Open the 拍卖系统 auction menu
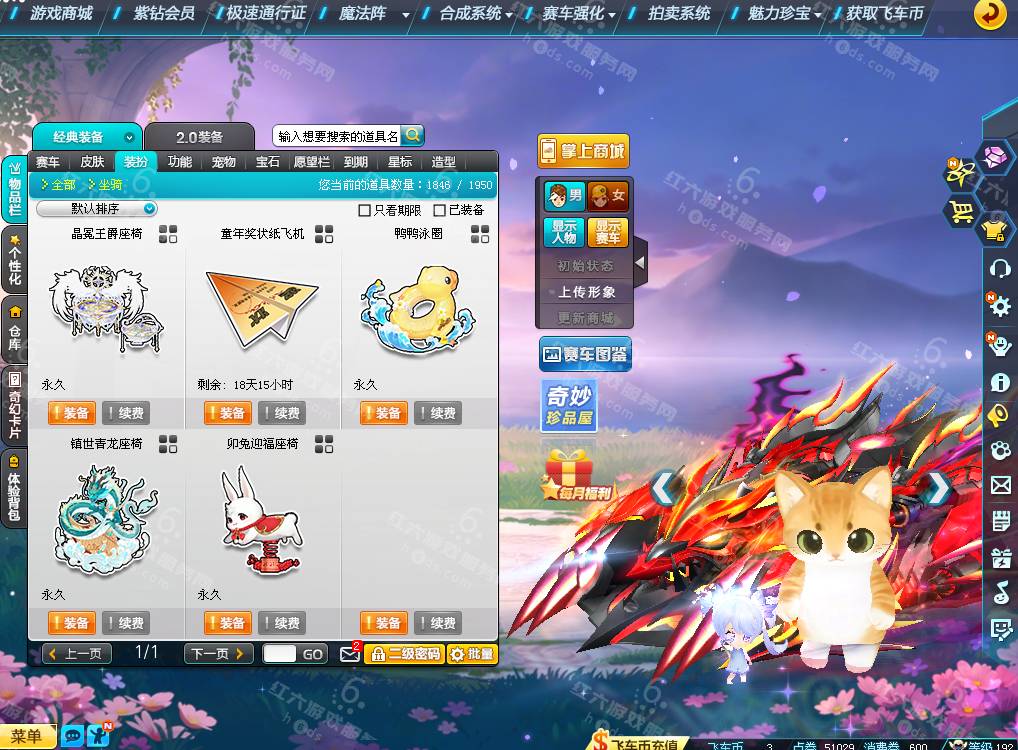This screenshot has width=1018, height=750. (x=678, y=14)
